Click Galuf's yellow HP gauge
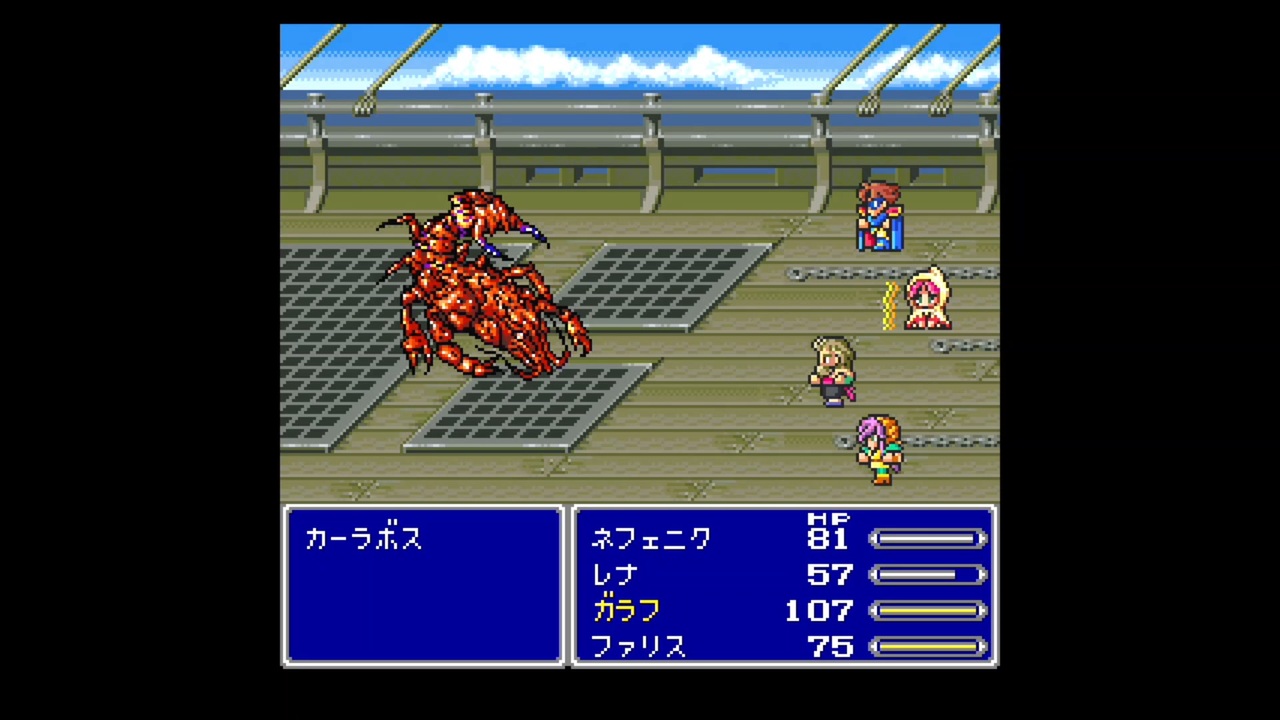 pos(928,611)
